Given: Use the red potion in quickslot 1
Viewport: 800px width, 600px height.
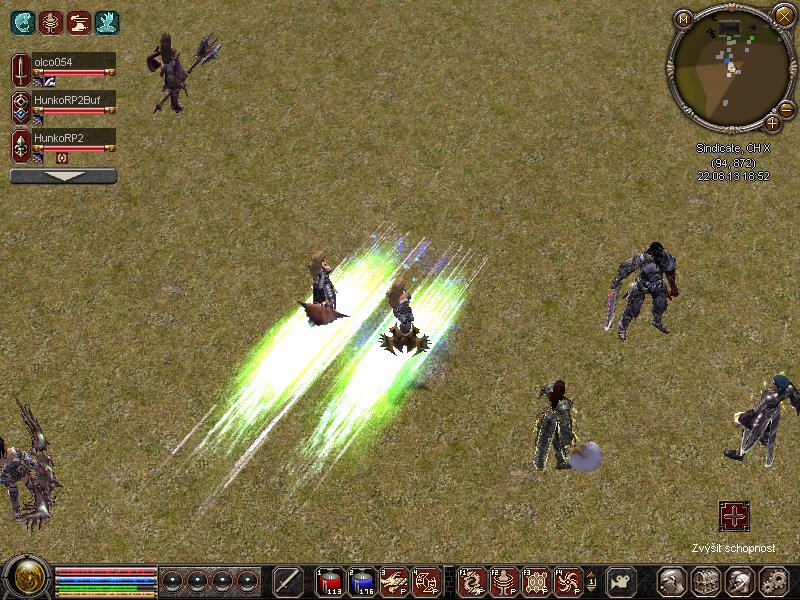Looking at the screenshot, I should point(330,581).
